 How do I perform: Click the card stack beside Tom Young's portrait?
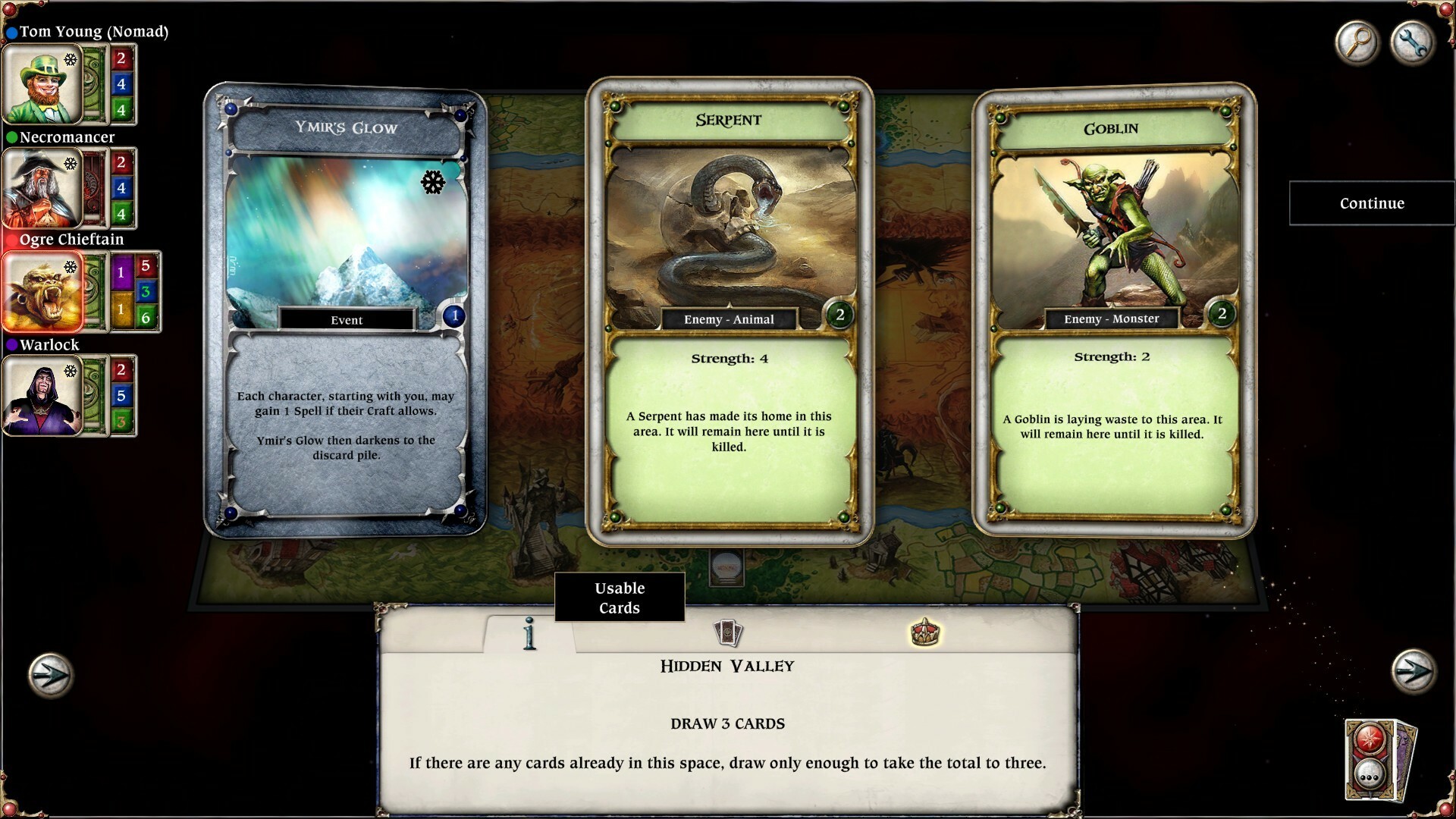[93, 84]
